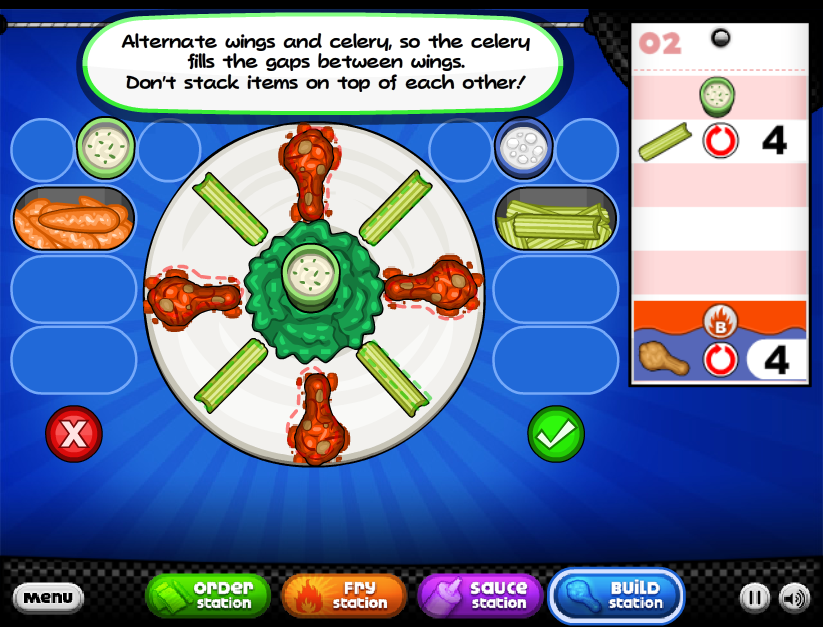Confirm the plate with the green checkmark
This screenshot has width=823, height=627.
(555, 433)
